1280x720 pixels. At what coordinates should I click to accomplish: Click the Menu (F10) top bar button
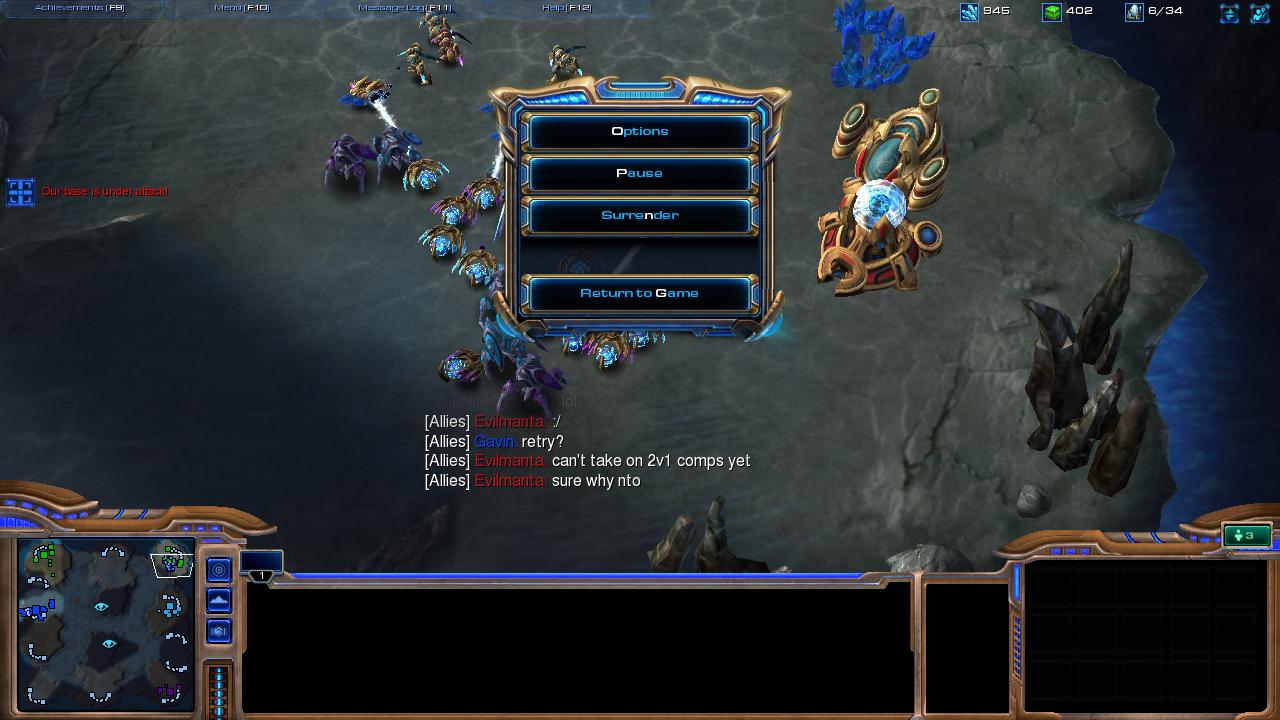coord(242,8)
